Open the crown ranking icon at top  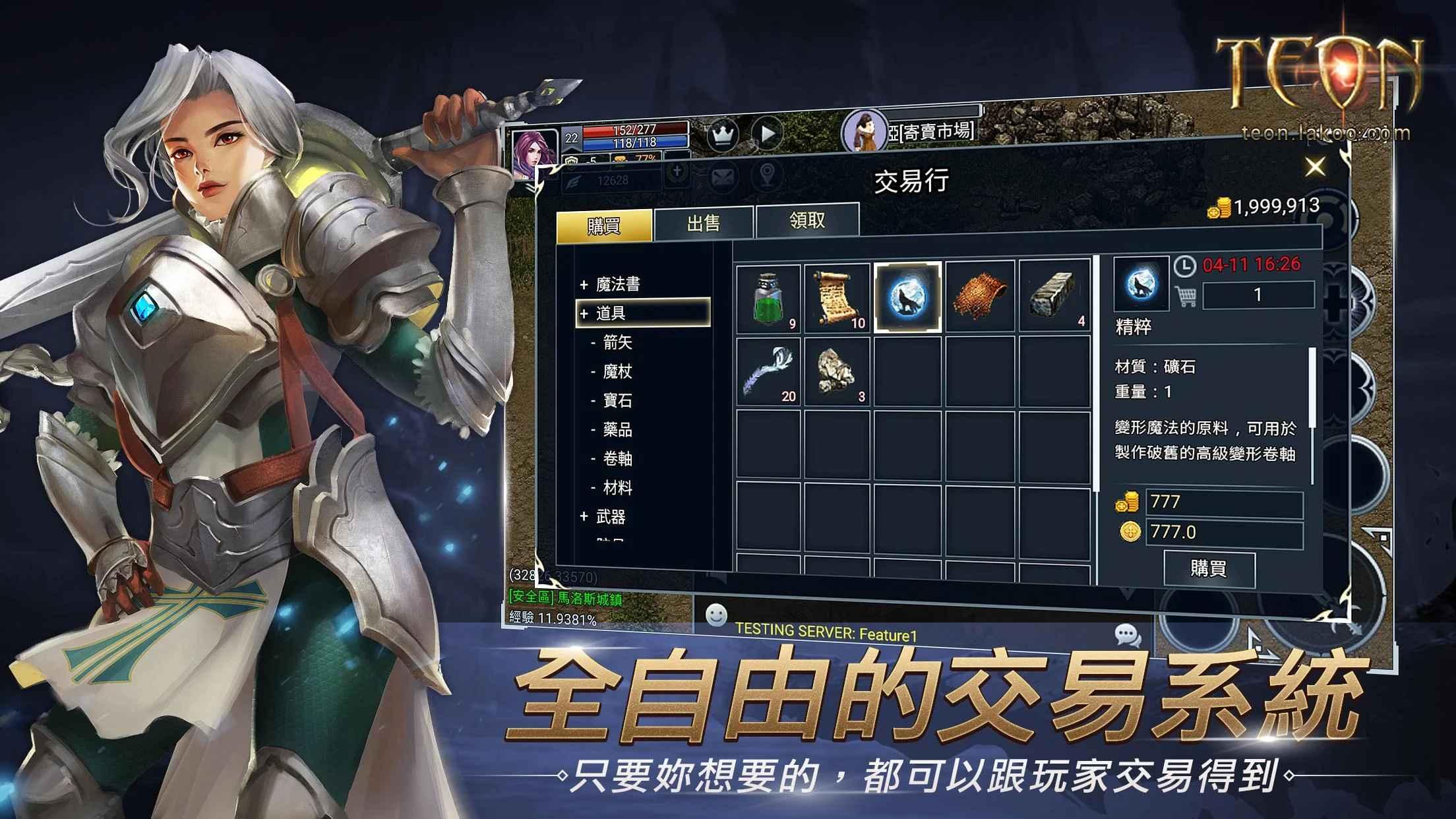(x=723, y=133)
